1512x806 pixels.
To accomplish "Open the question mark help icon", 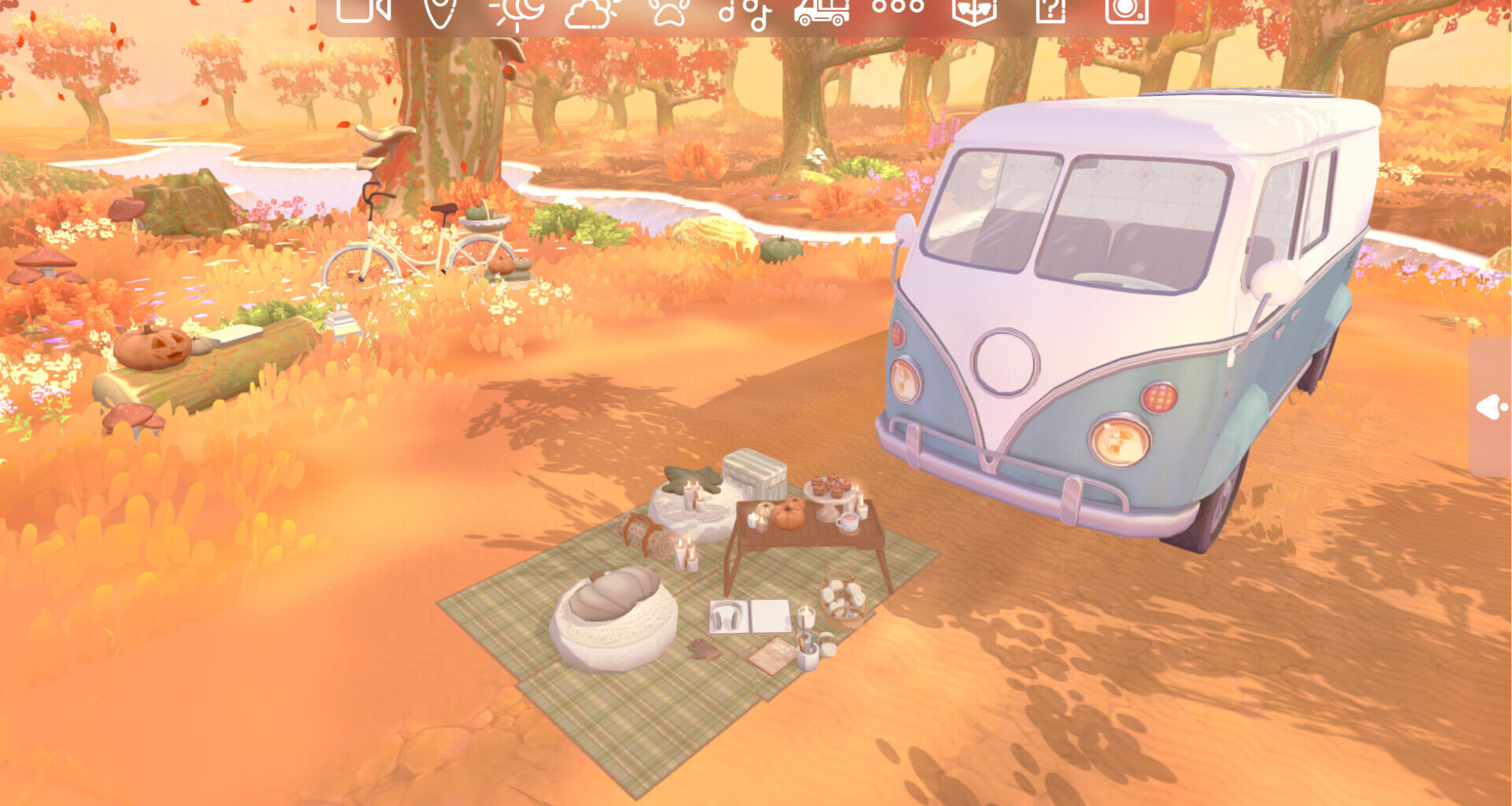I will tap(1050, 10).
